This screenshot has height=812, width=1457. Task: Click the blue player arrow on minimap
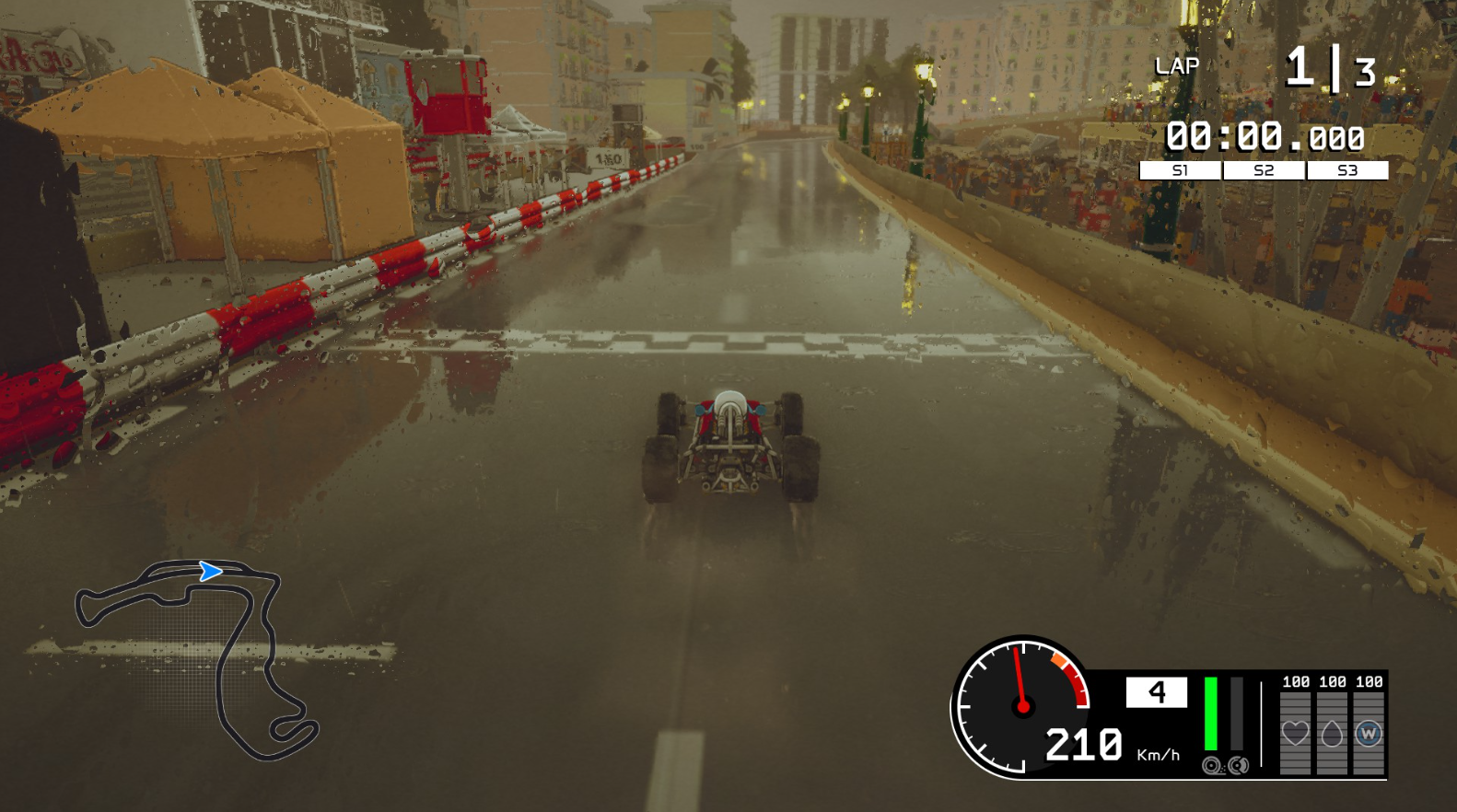tap(211, 572)
